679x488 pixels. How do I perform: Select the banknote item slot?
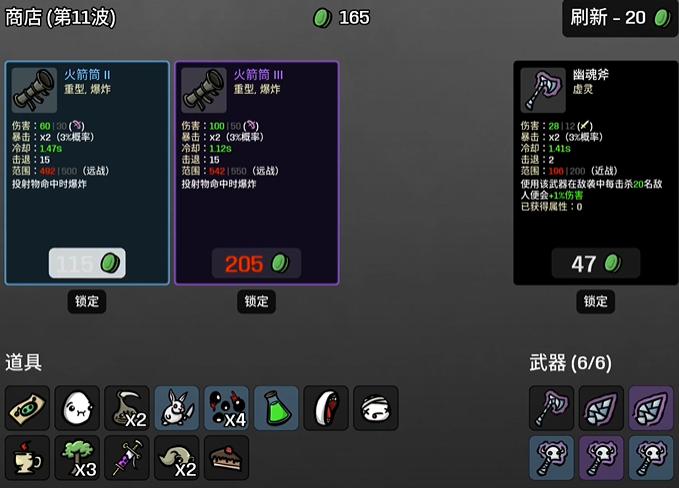(27, 408)
